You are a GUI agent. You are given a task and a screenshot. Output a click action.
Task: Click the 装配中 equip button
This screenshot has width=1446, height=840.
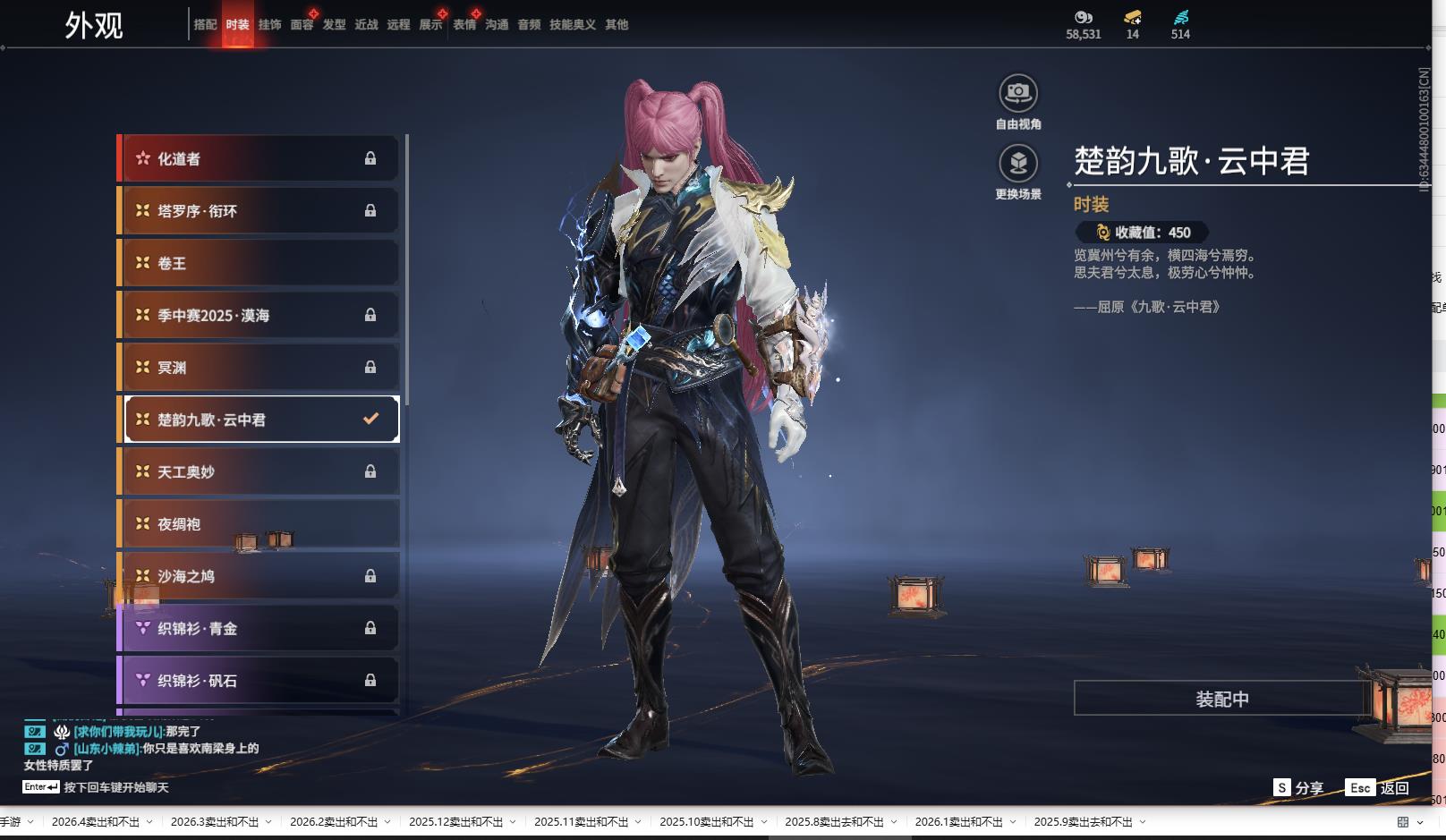[x=1221, y=699]
